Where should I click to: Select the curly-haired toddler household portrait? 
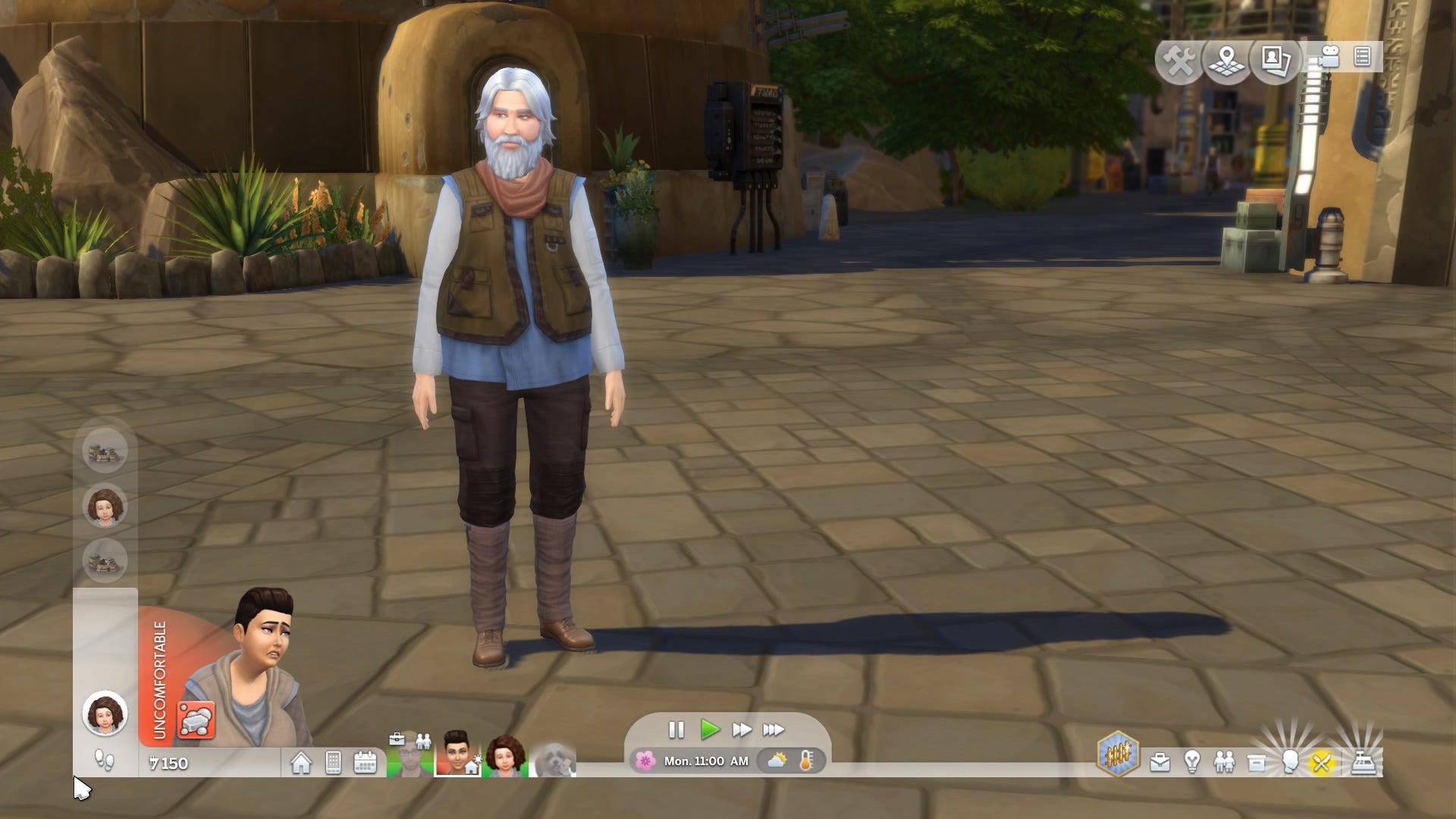click(507, 755)
